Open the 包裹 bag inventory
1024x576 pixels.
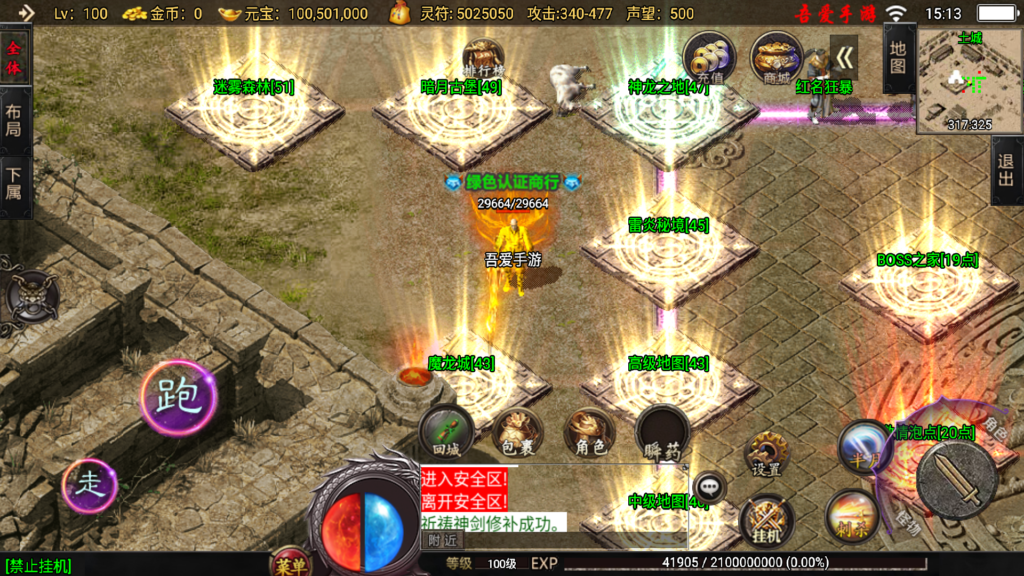(x=517, y=434)
